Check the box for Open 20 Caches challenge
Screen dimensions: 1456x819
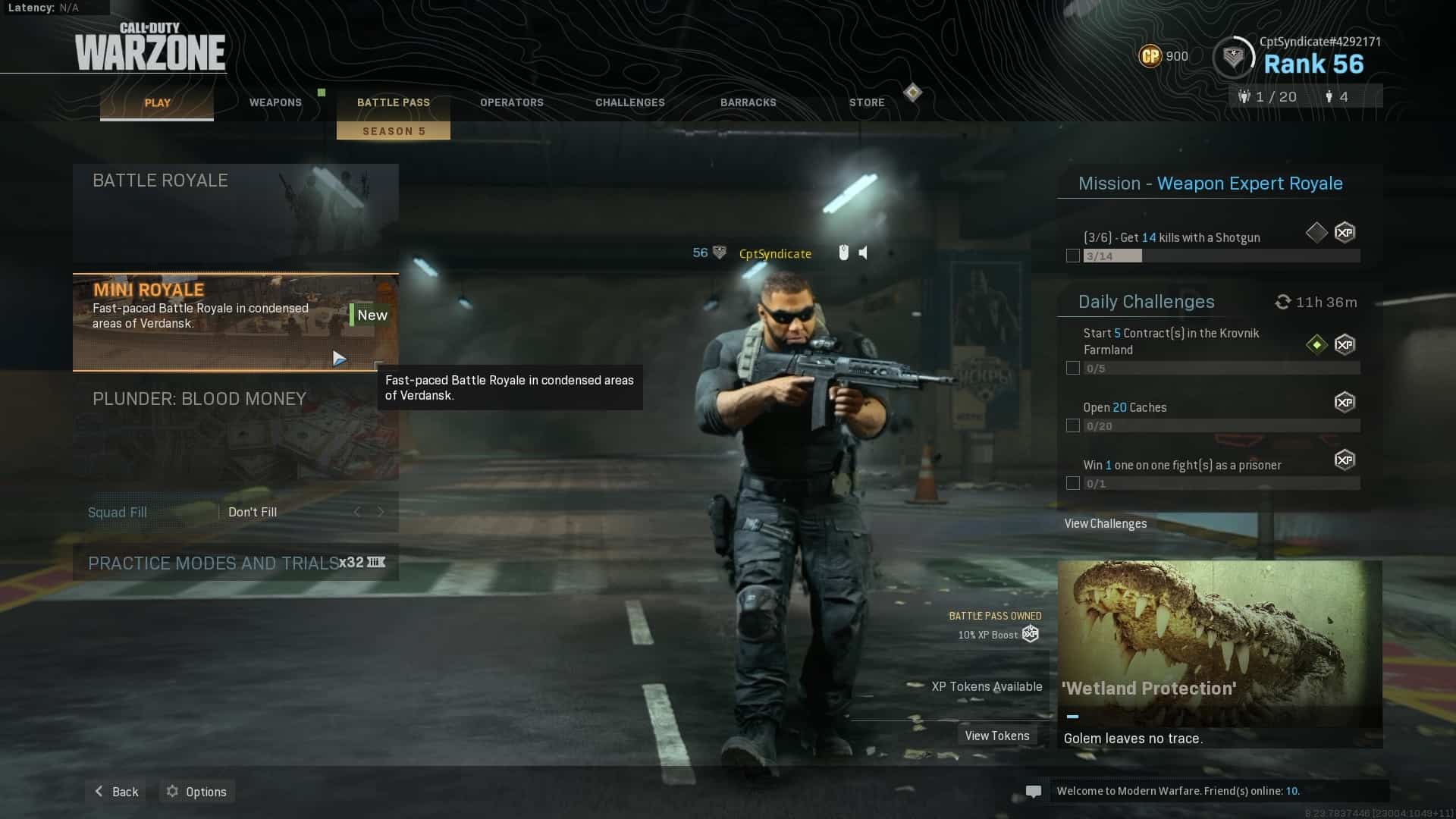click(x=1072, y=425)
